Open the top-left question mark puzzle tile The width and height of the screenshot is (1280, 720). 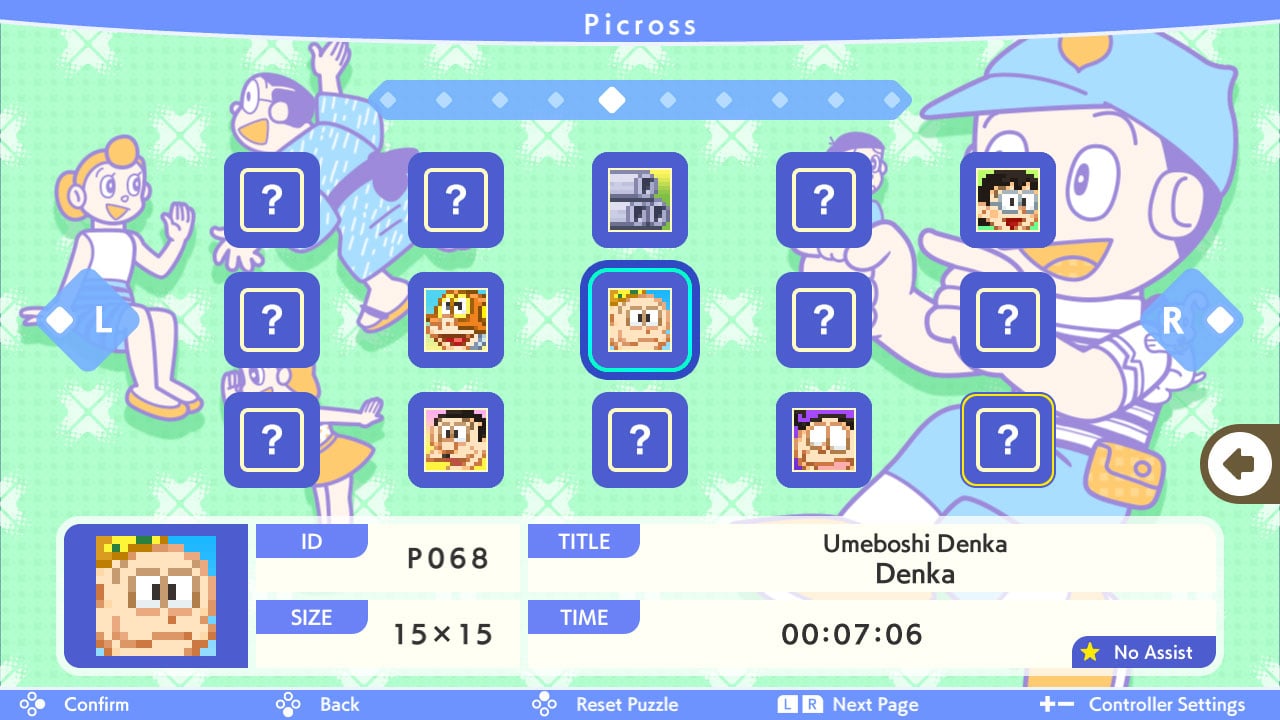click(272, 201)
